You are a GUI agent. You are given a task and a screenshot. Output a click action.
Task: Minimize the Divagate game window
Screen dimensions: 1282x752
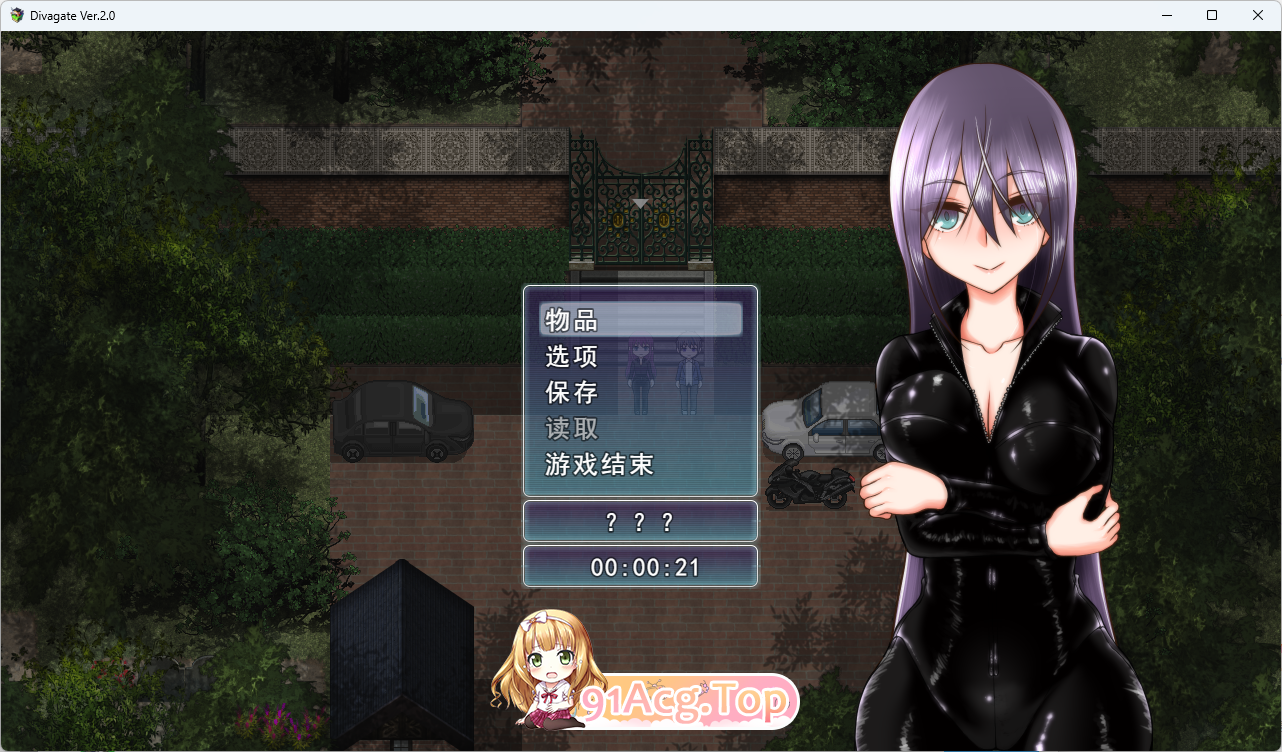pos(1166,15)
